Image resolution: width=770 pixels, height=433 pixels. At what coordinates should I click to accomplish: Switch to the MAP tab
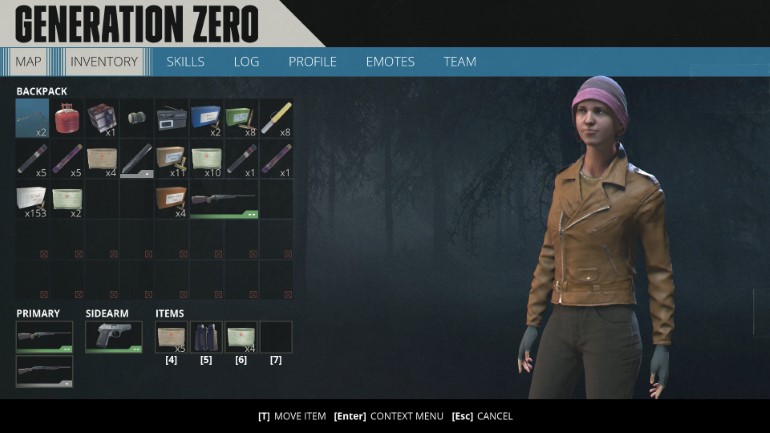click(x=28, y=62)
